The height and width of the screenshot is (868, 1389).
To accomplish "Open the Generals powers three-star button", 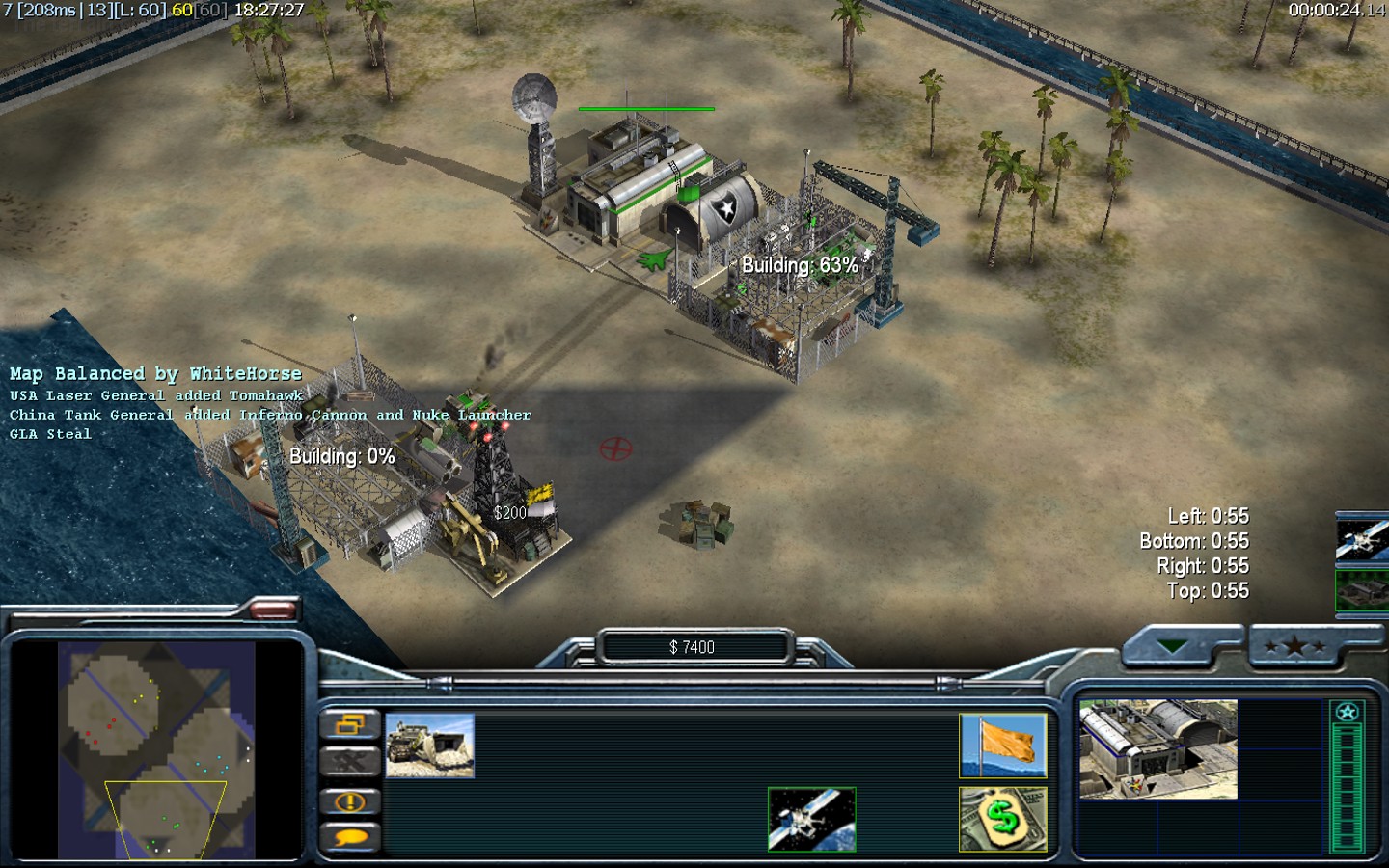I will point(1295,646).
